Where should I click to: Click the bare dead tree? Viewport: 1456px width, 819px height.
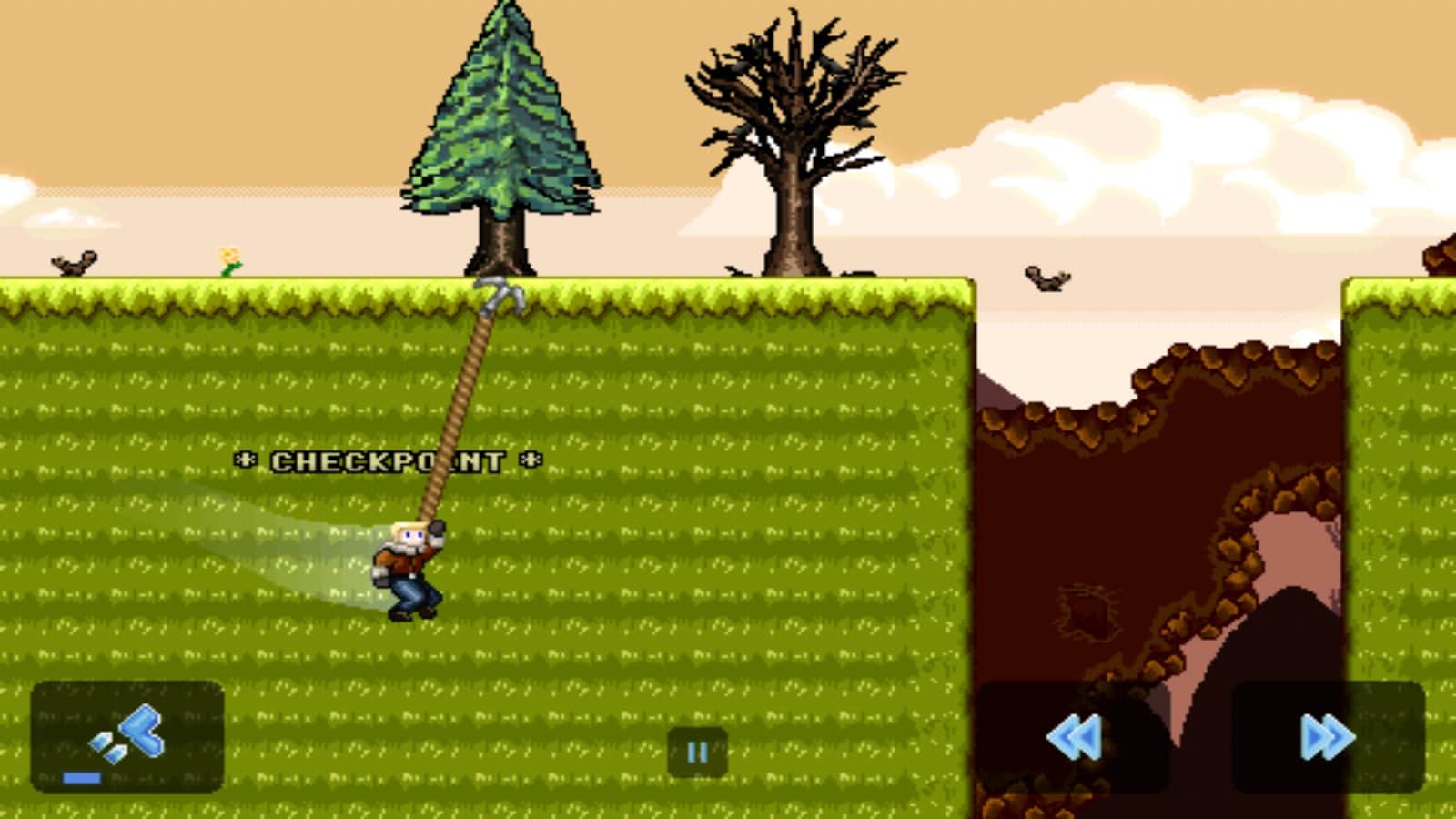[x=792, y=127]
